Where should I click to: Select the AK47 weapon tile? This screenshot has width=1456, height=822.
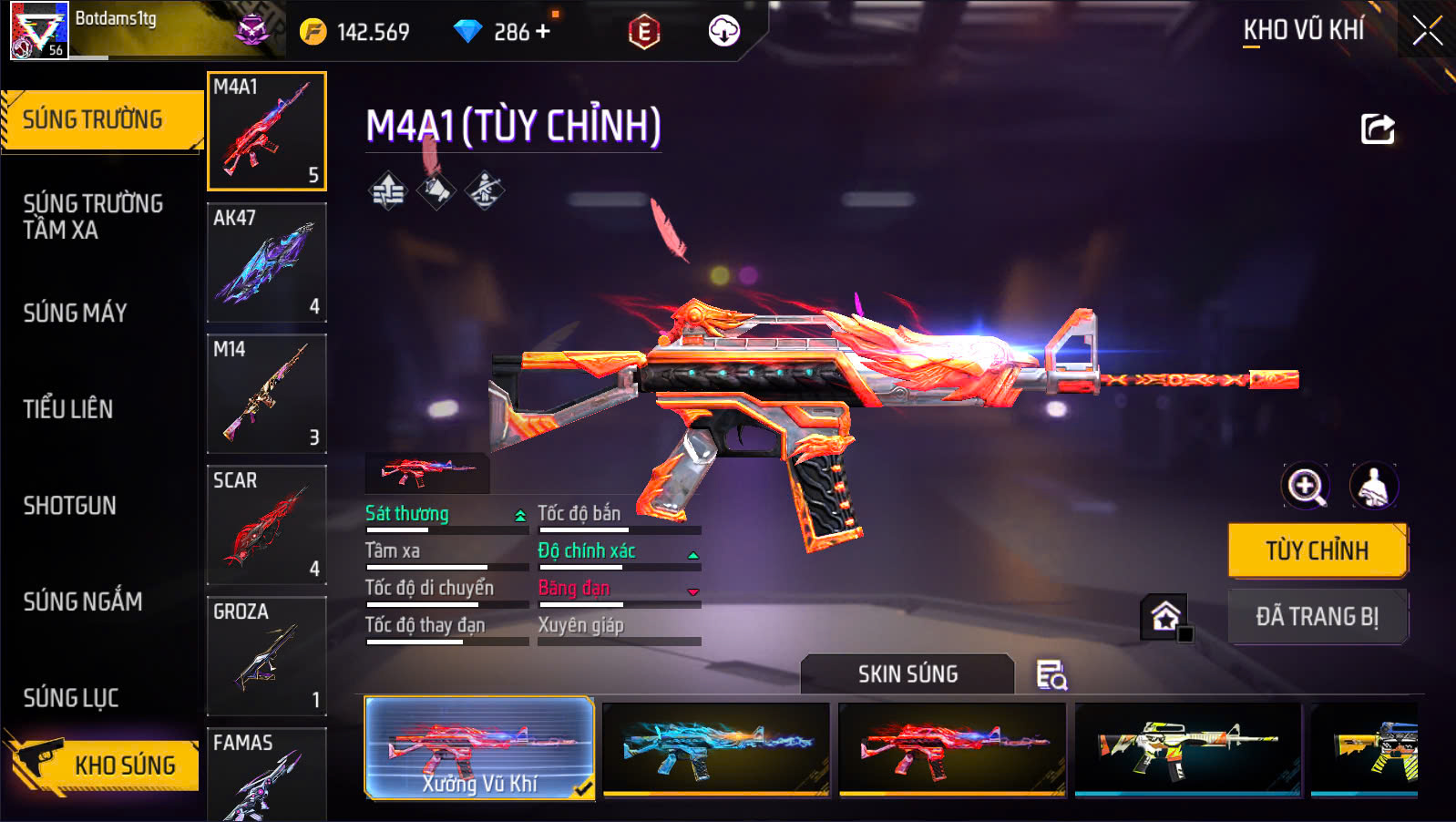click(267, 262)
